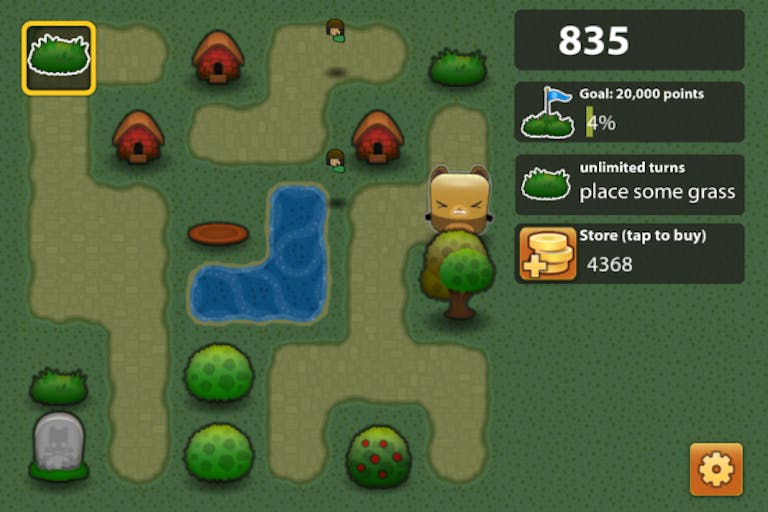This screenshot has width=768, height=512.
Task: Select the gravestone tile on the board
Action: pyautogui.click(x=58, y=444)
